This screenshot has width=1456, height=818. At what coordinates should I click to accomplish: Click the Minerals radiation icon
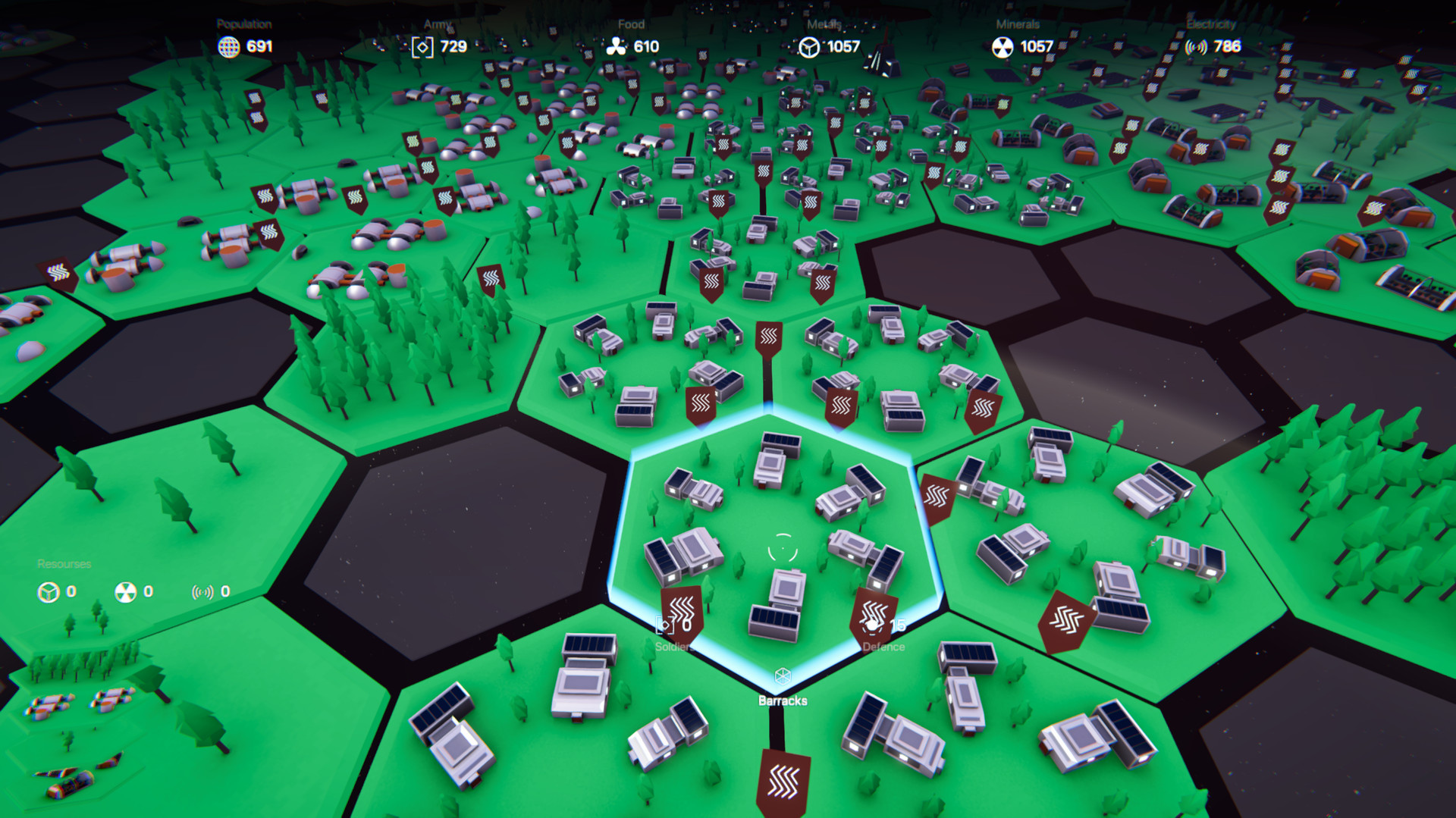tap(1003, 47)
